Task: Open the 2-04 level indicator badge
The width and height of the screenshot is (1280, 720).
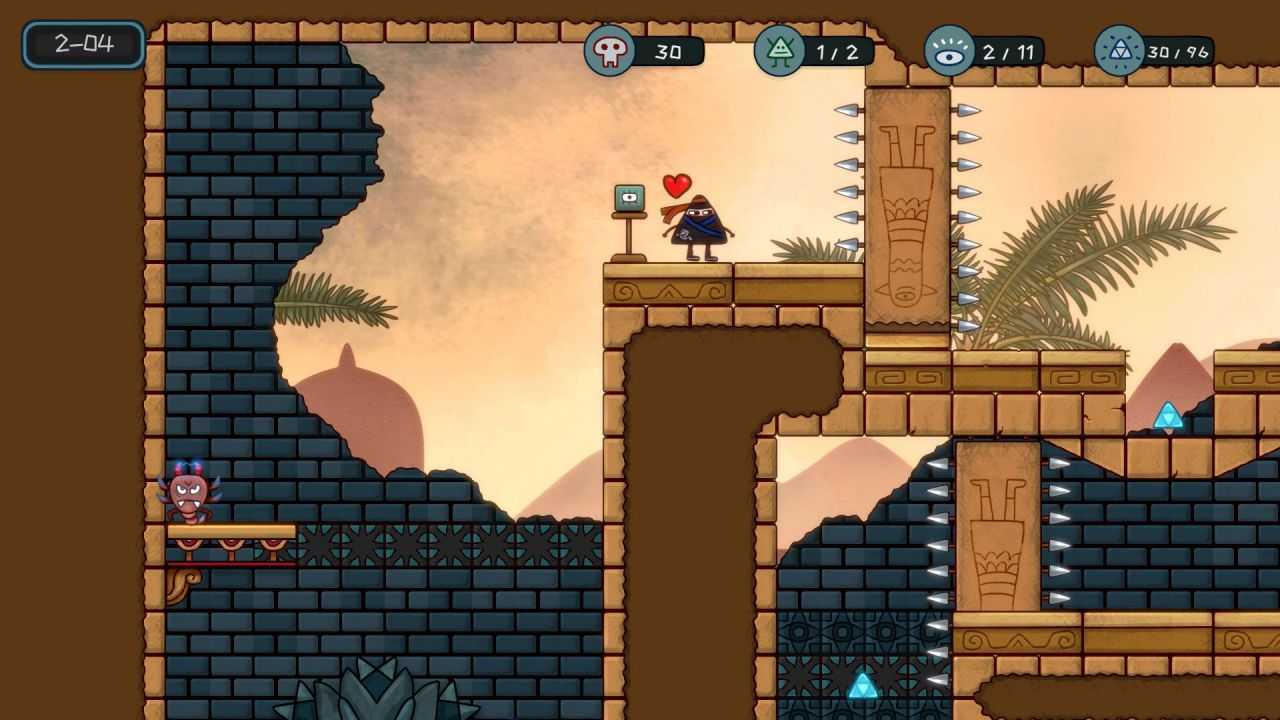Action: 84,44
